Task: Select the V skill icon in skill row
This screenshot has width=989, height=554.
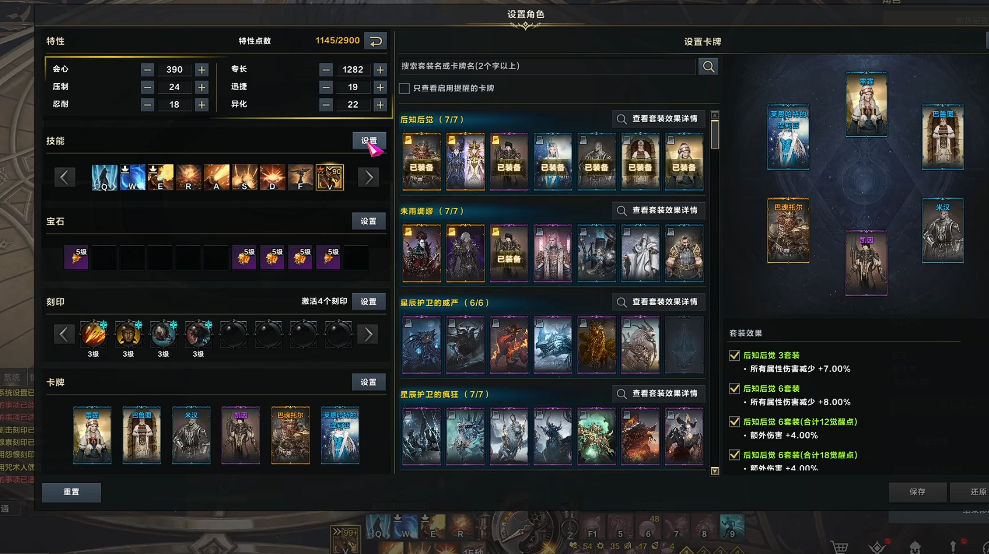Action: tap(329, 177)
